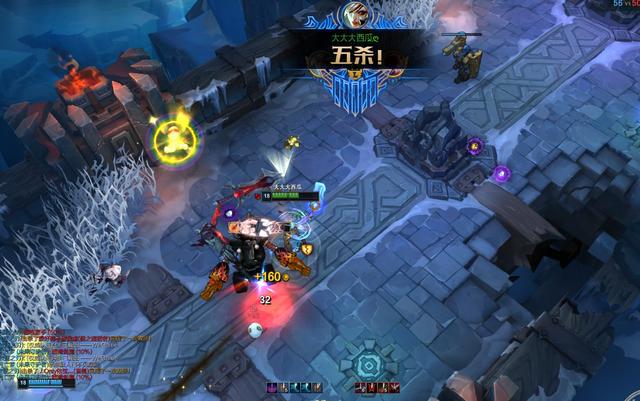Select the purple icon in the bottom ability row
The image size is (640, 401).
pyautogui.click(x=272, y=387)
